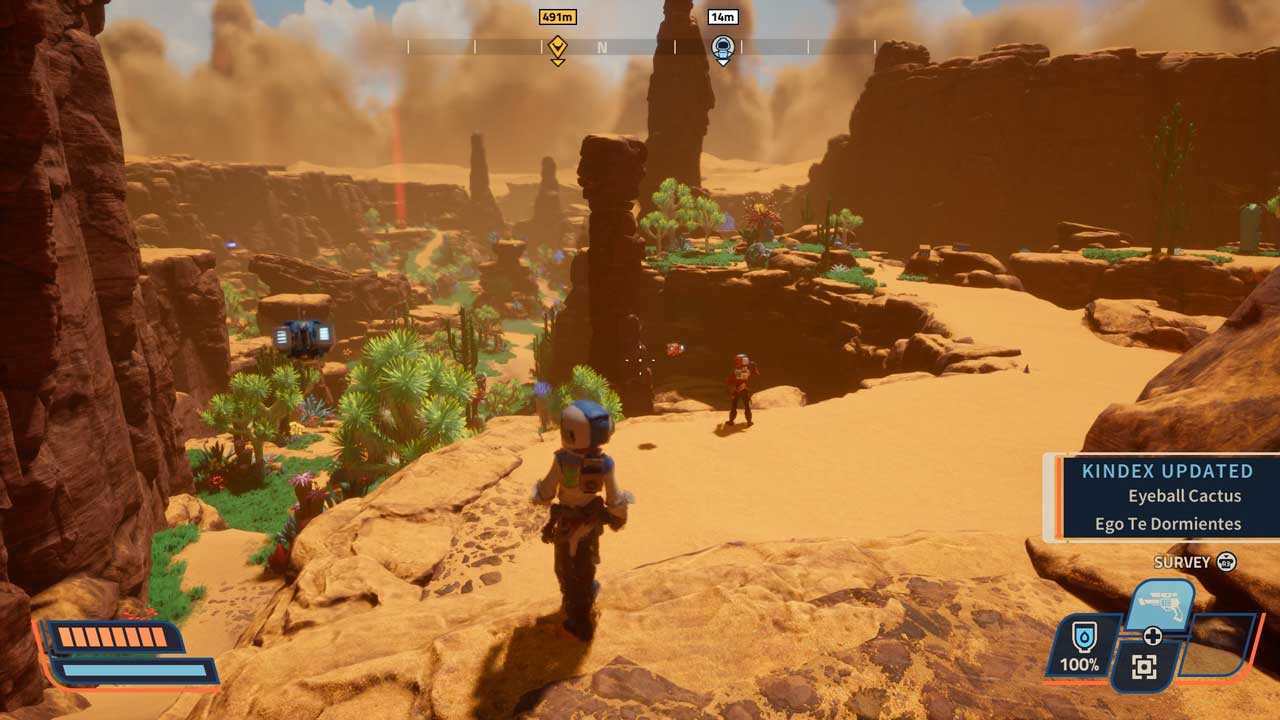Click the co-op player marker on compass

point(723,47)
